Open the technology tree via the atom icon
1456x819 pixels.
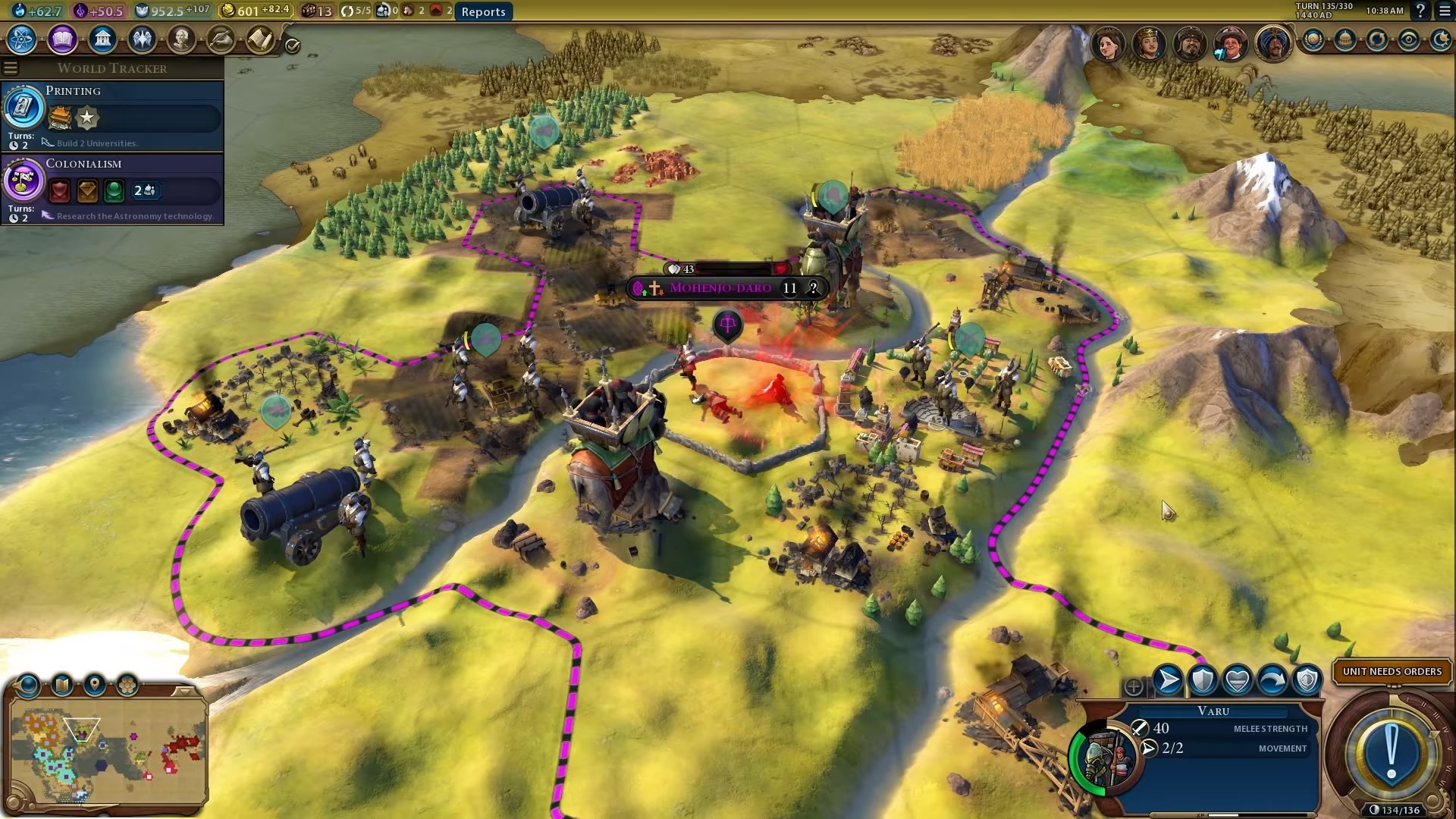(22, 39)
